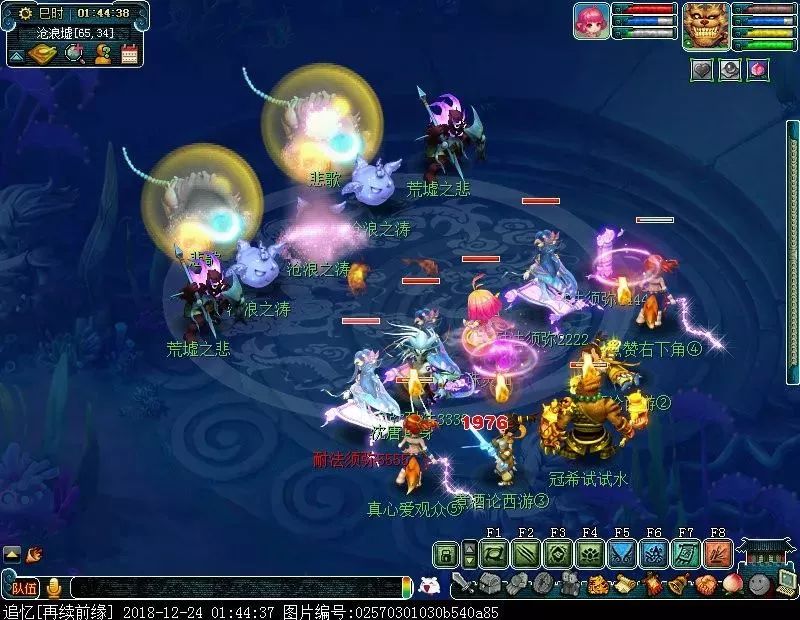Use the blue F5 skill
800x620 pixels.
[622, 553]
